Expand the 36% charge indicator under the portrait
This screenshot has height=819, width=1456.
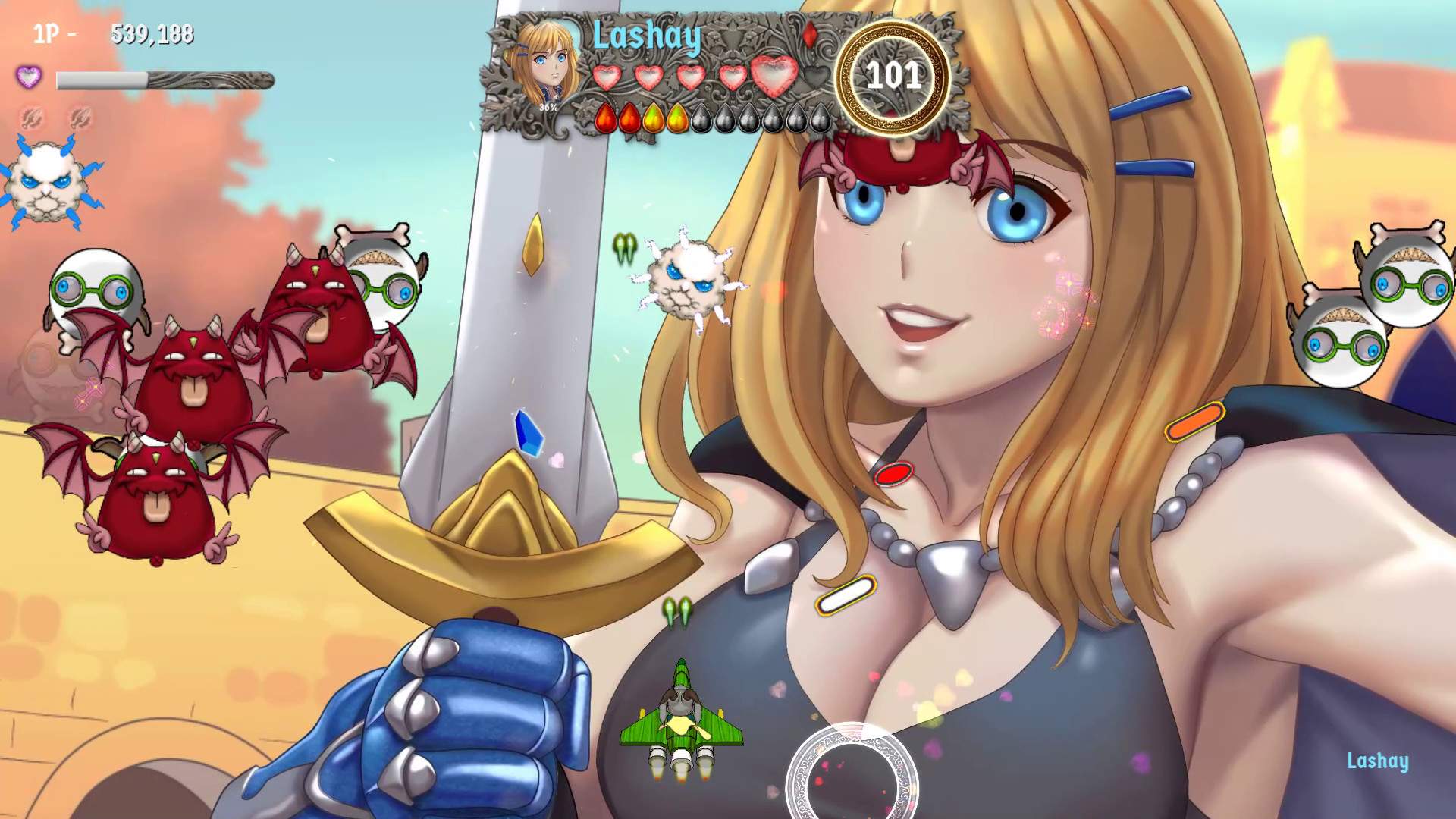click(x=548, y=108)
